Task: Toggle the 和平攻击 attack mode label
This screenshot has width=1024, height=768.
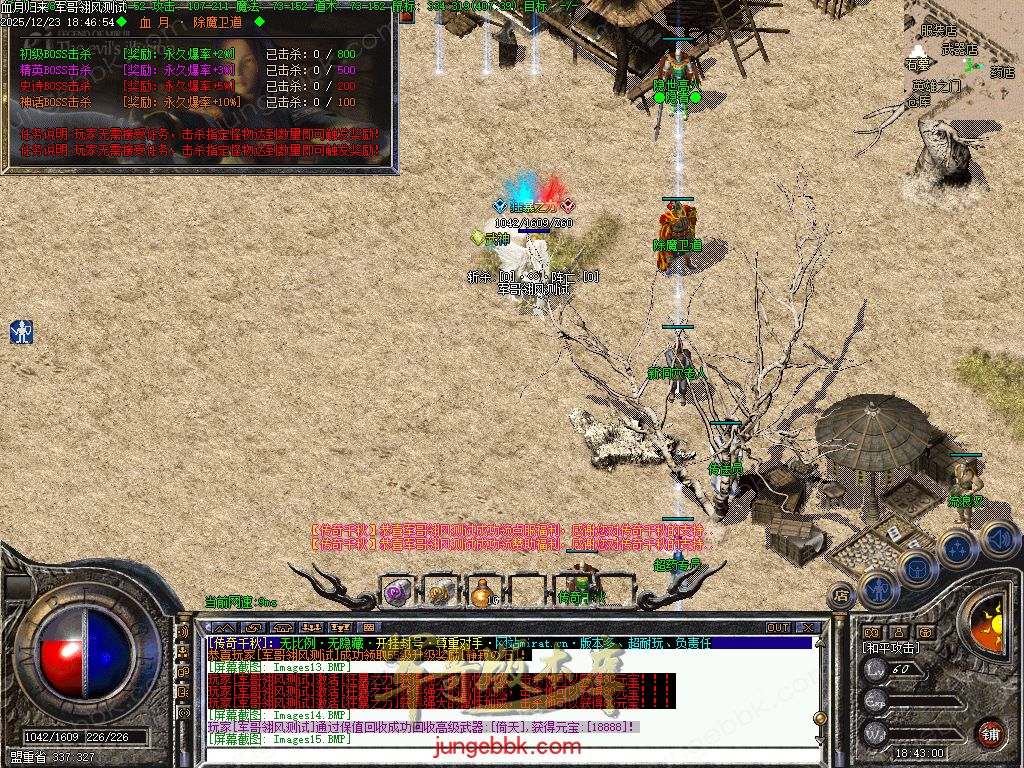Action: pyautogui.click(x=892, y=648)
